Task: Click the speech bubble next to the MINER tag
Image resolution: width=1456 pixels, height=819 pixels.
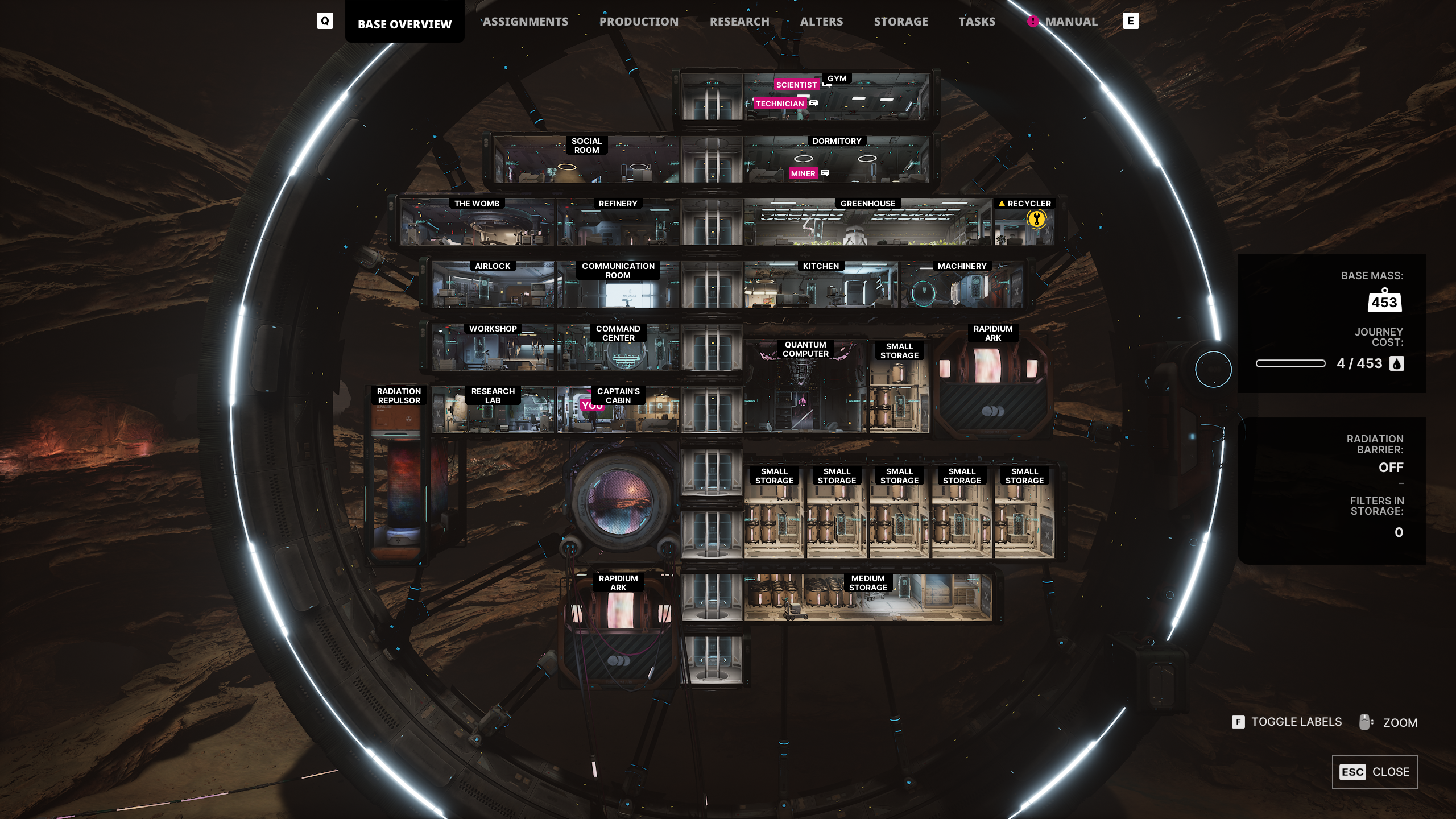Action: (x=825, y=173)
